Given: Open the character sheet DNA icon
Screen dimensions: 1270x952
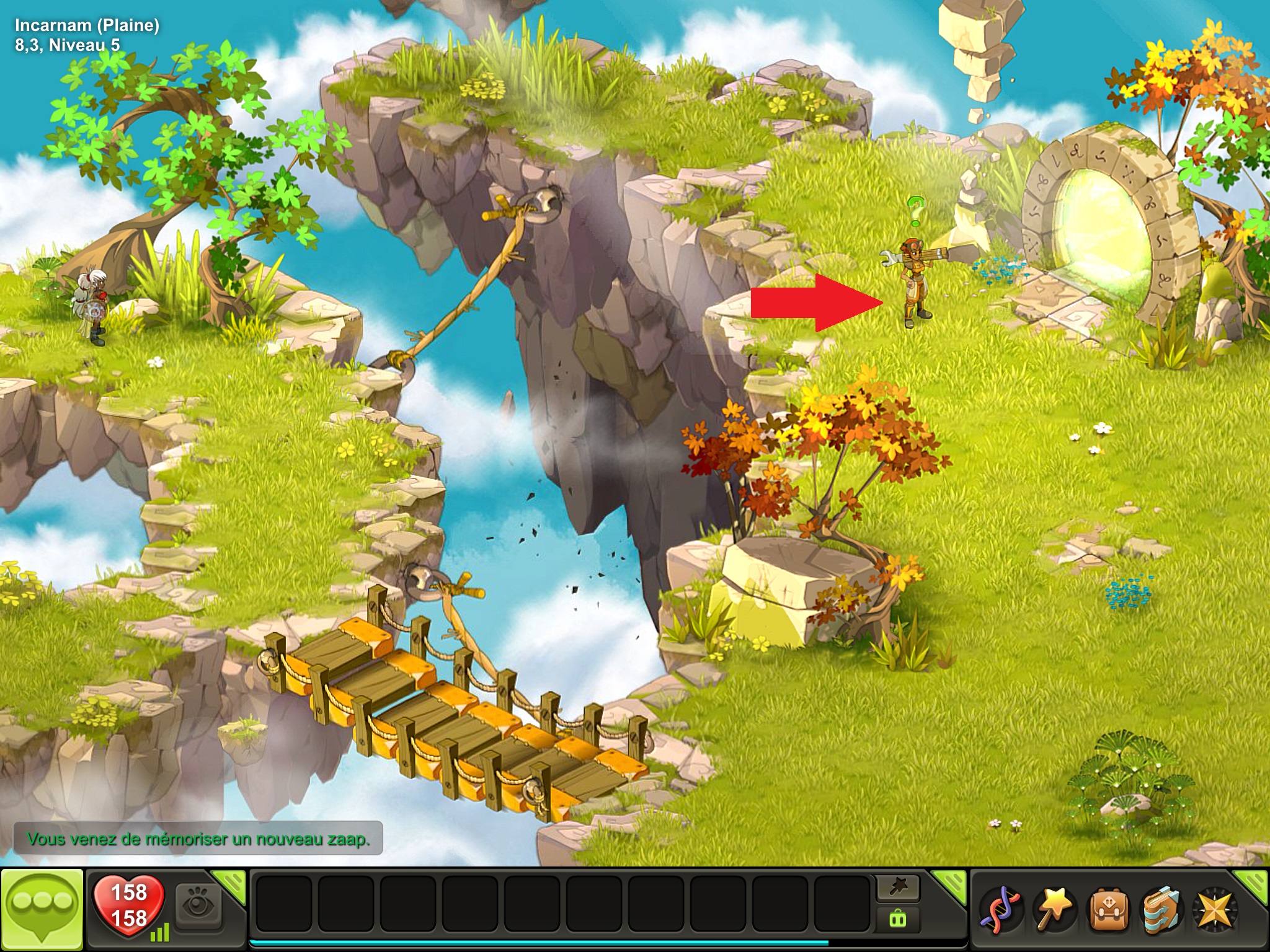Looking at the screenshot, I should (x=1000, y=910).
